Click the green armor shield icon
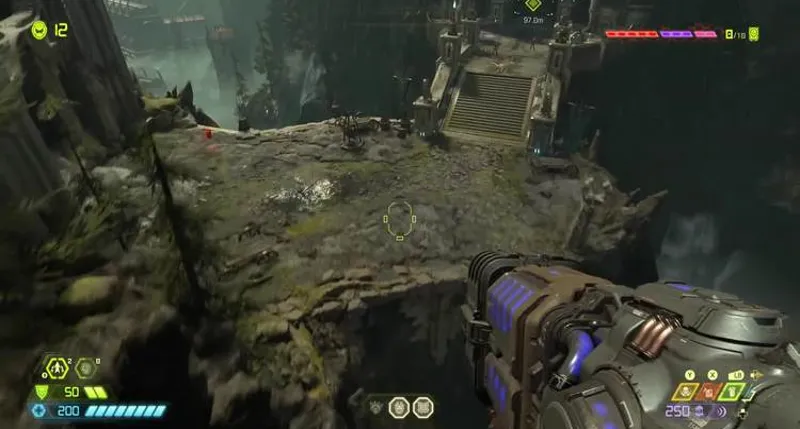Screen dimensions: 800x429 tap(41, 392)
